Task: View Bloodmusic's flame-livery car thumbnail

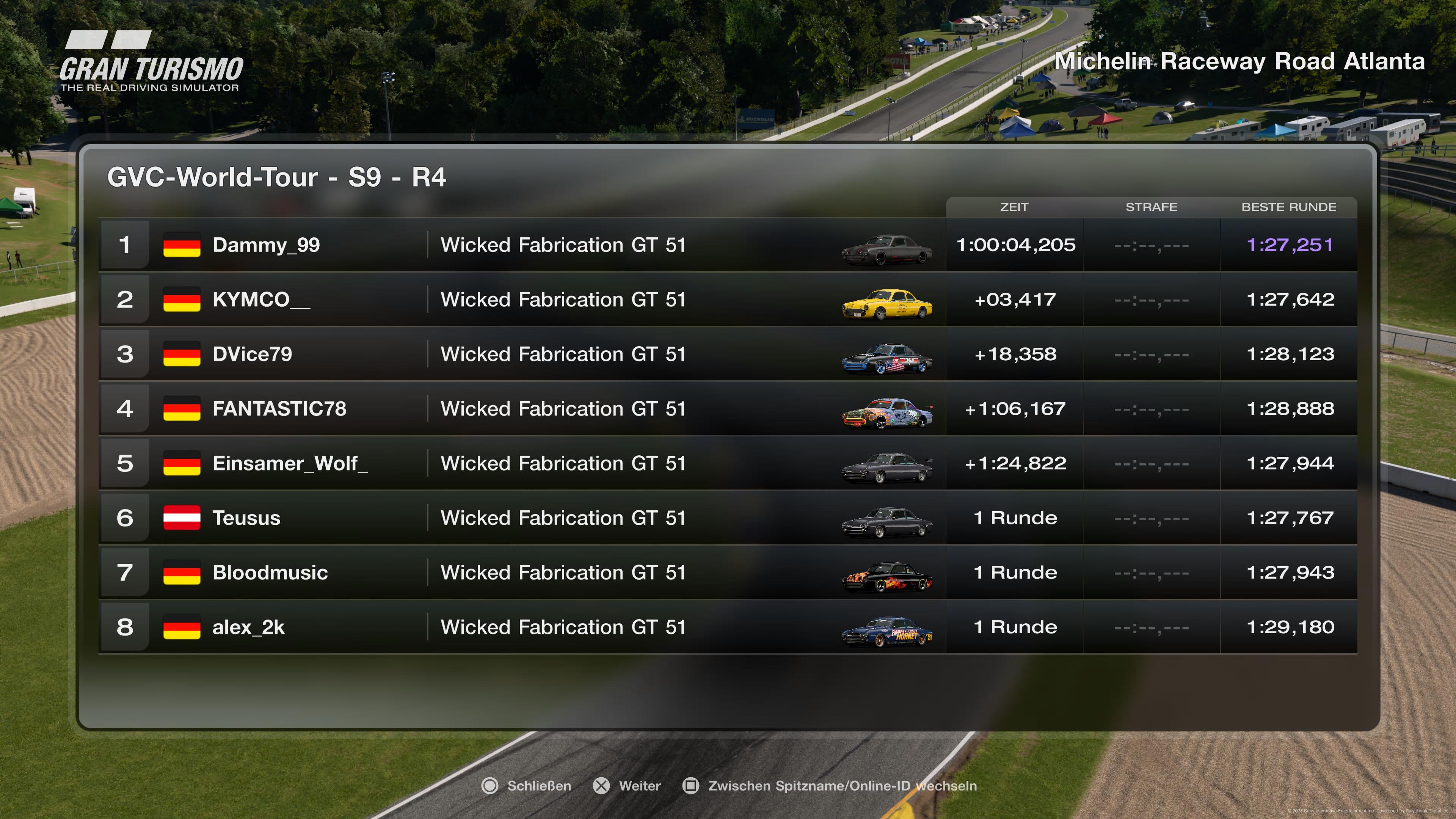Action: (887, 577)
